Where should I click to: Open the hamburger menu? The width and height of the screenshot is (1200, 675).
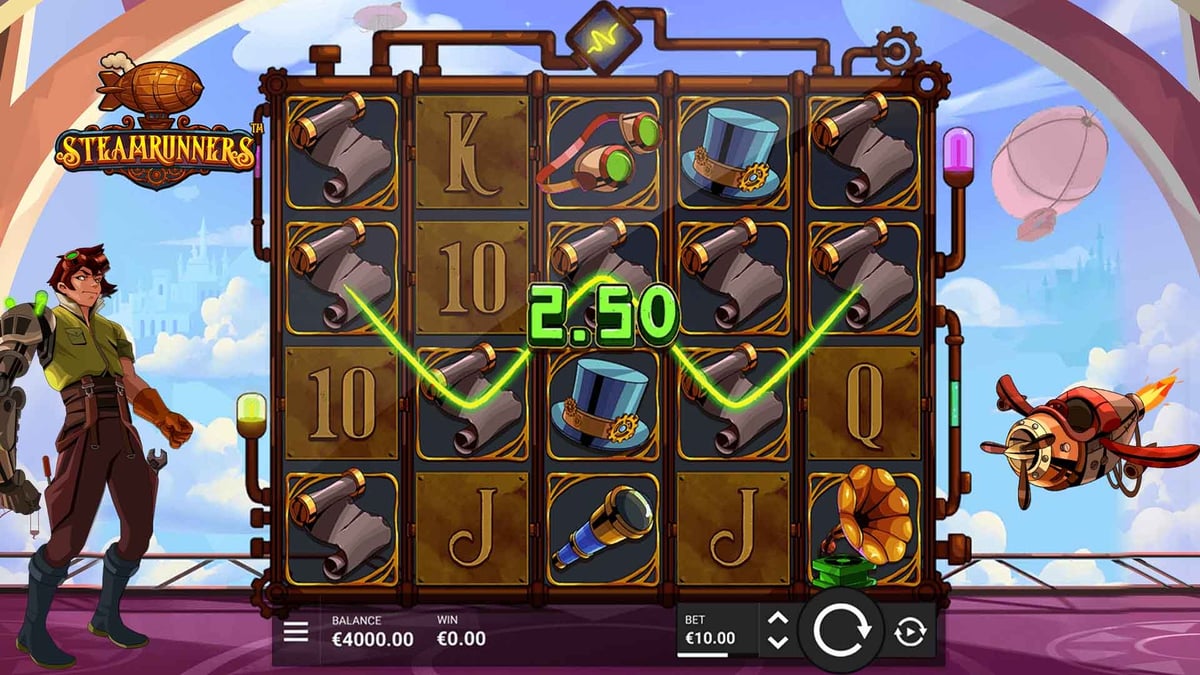pyautogui.click(x=296, y=633)
